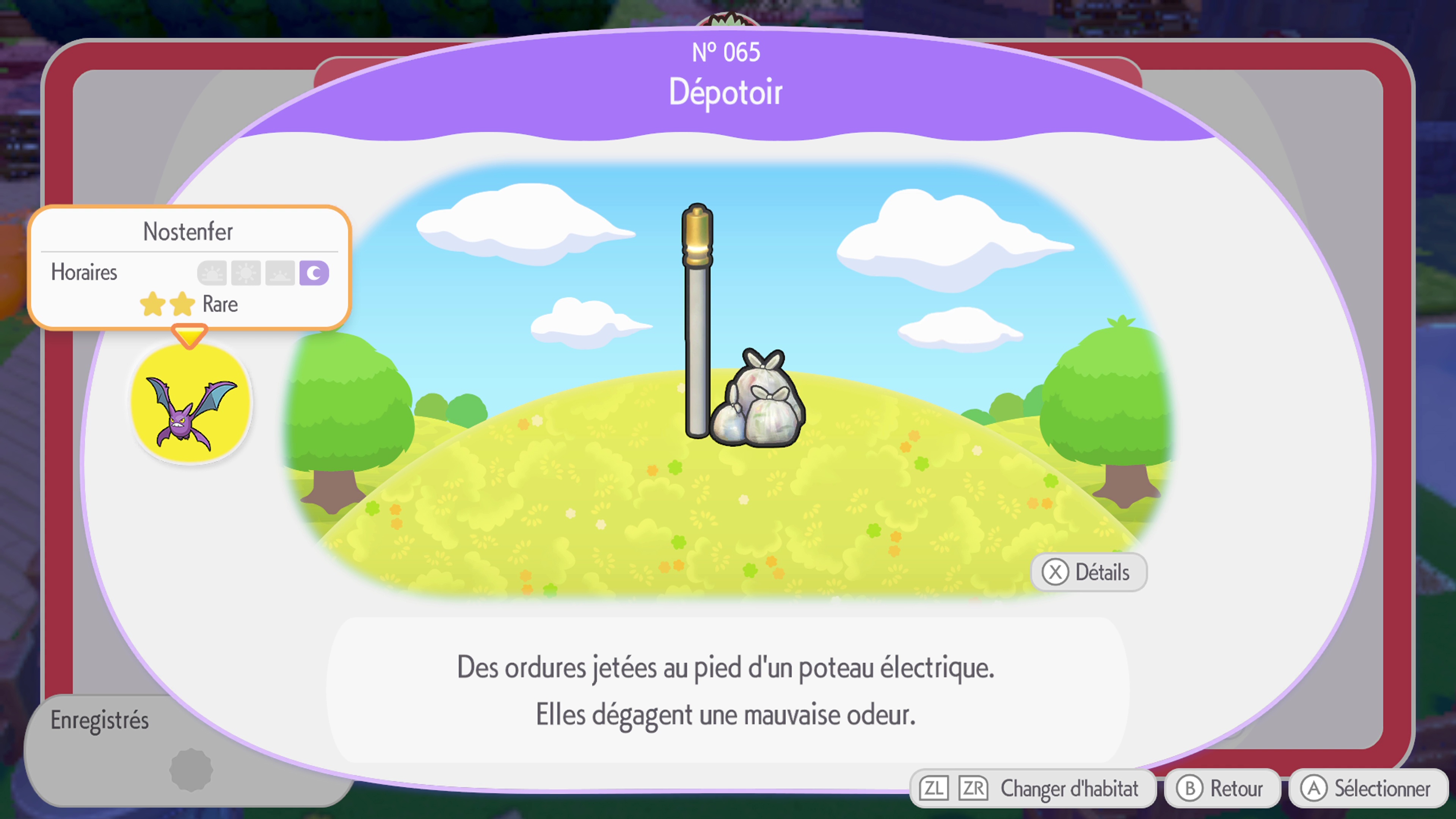Viewport: 1456px width, 819px height.
Task: Expand details with the Détails button
Action: [1088, 572]
